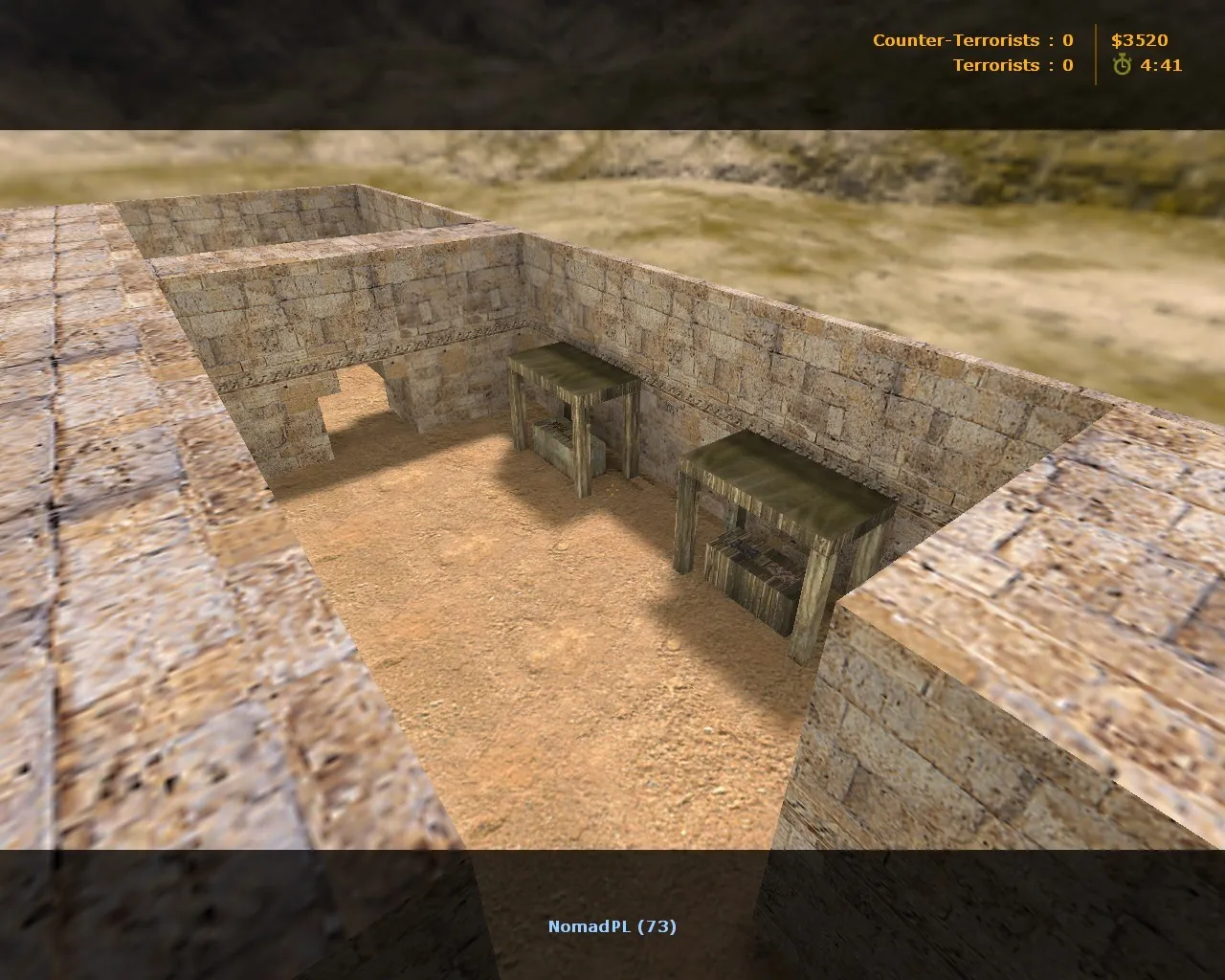Click the dollar sign money icon
This screenshot has height=980, width=1225.
coord(1117,41)
